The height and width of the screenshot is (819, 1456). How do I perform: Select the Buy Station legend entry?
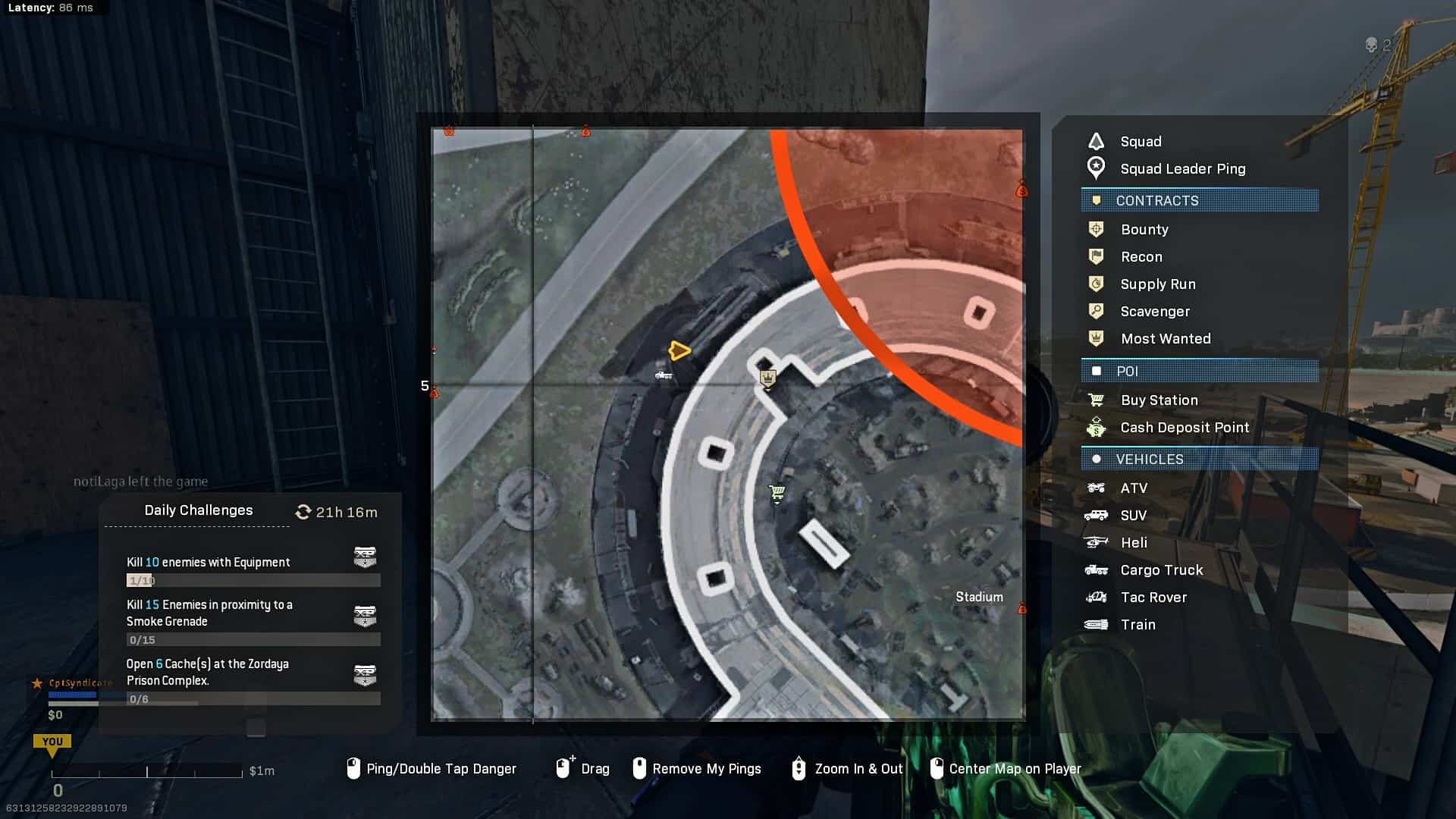[1159, 400]
